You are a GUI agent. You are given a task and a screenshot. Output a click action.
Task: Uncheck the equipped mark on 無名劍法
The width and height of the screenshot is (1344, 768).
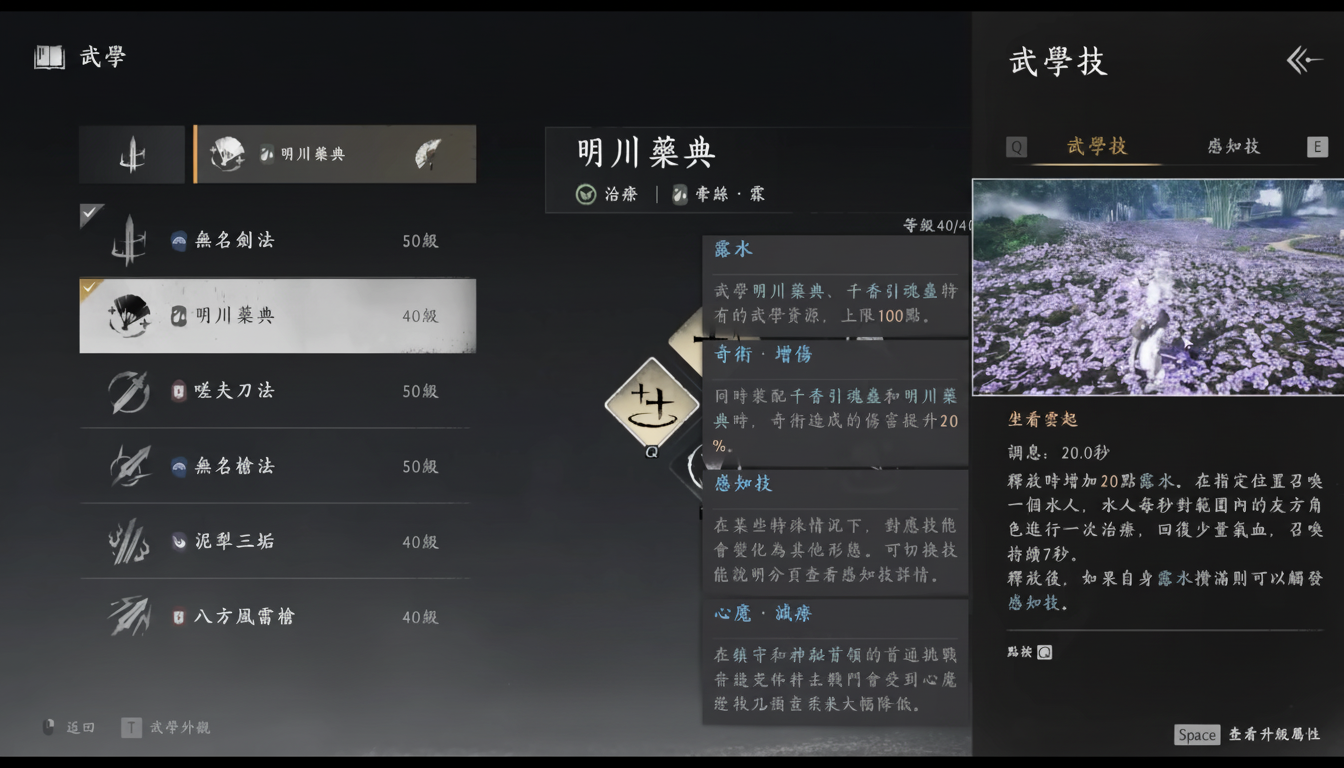coord(90,213)
